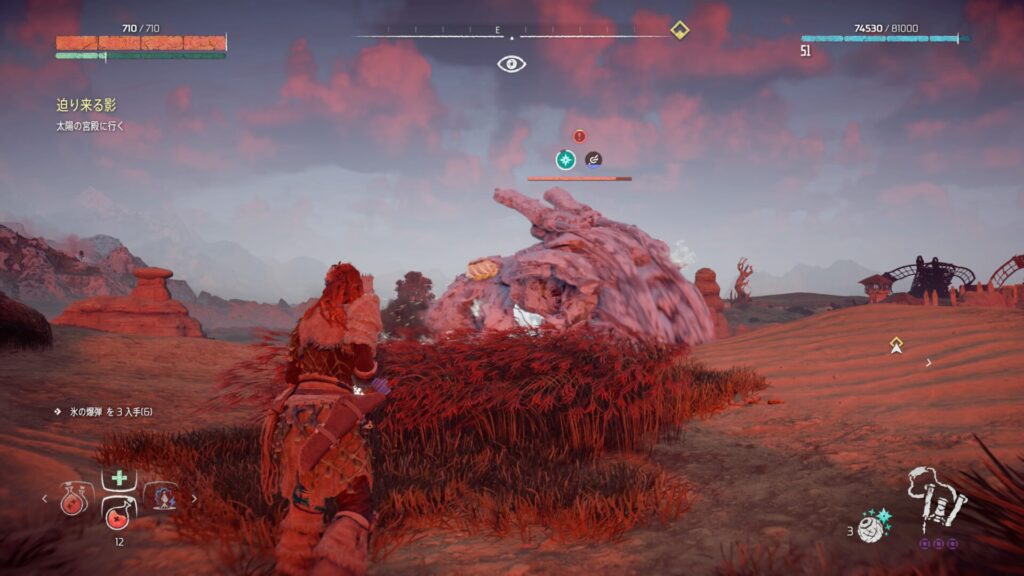Select the dark status effect icon above enemy
Viewport: 1024px width, 576px height.
coord(593,159)
